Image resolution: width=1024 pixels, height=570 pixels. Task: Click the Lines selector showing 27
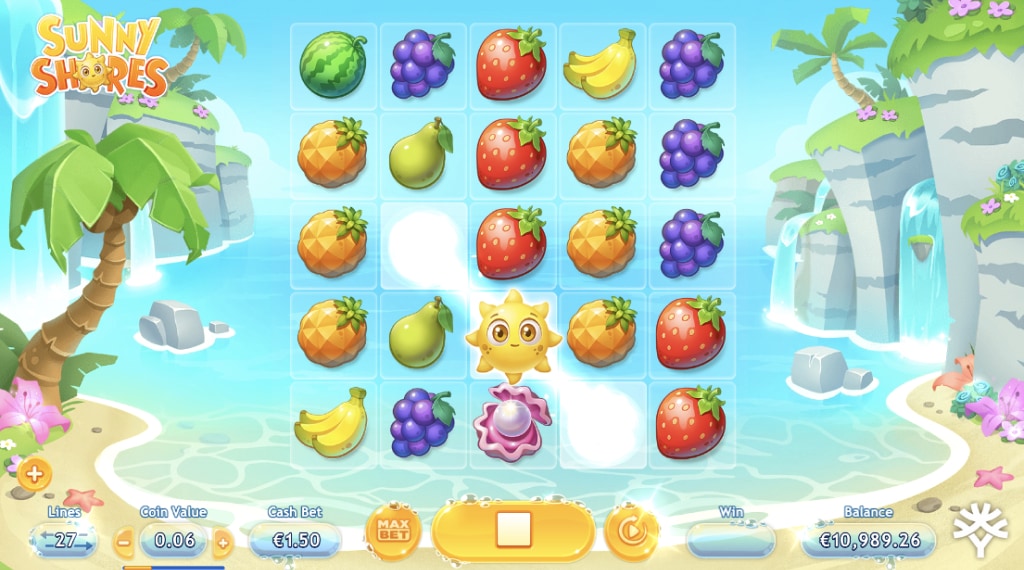pyautogui.click(x=64, y=541)
